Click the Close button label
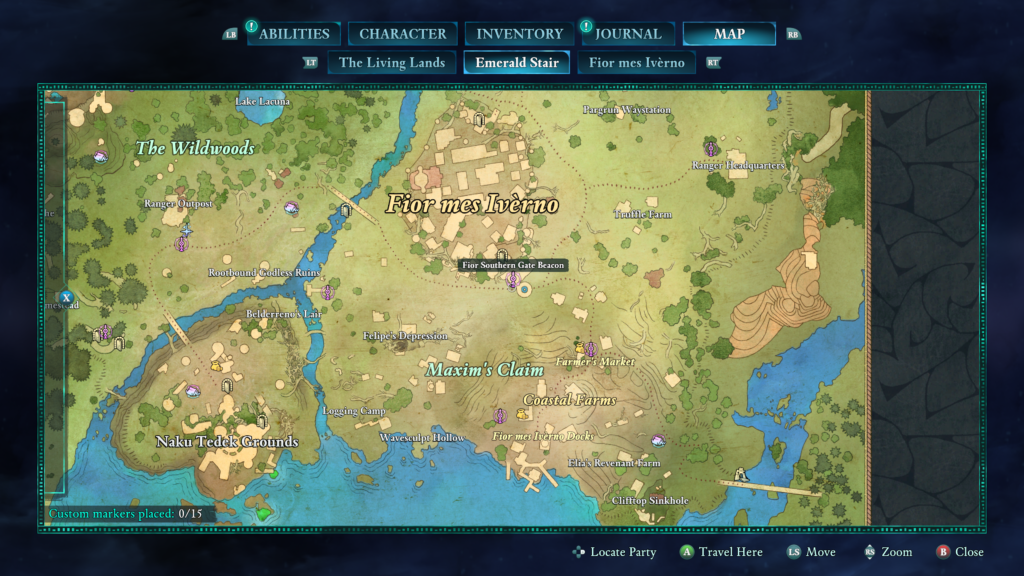 [x=968, y=552]
